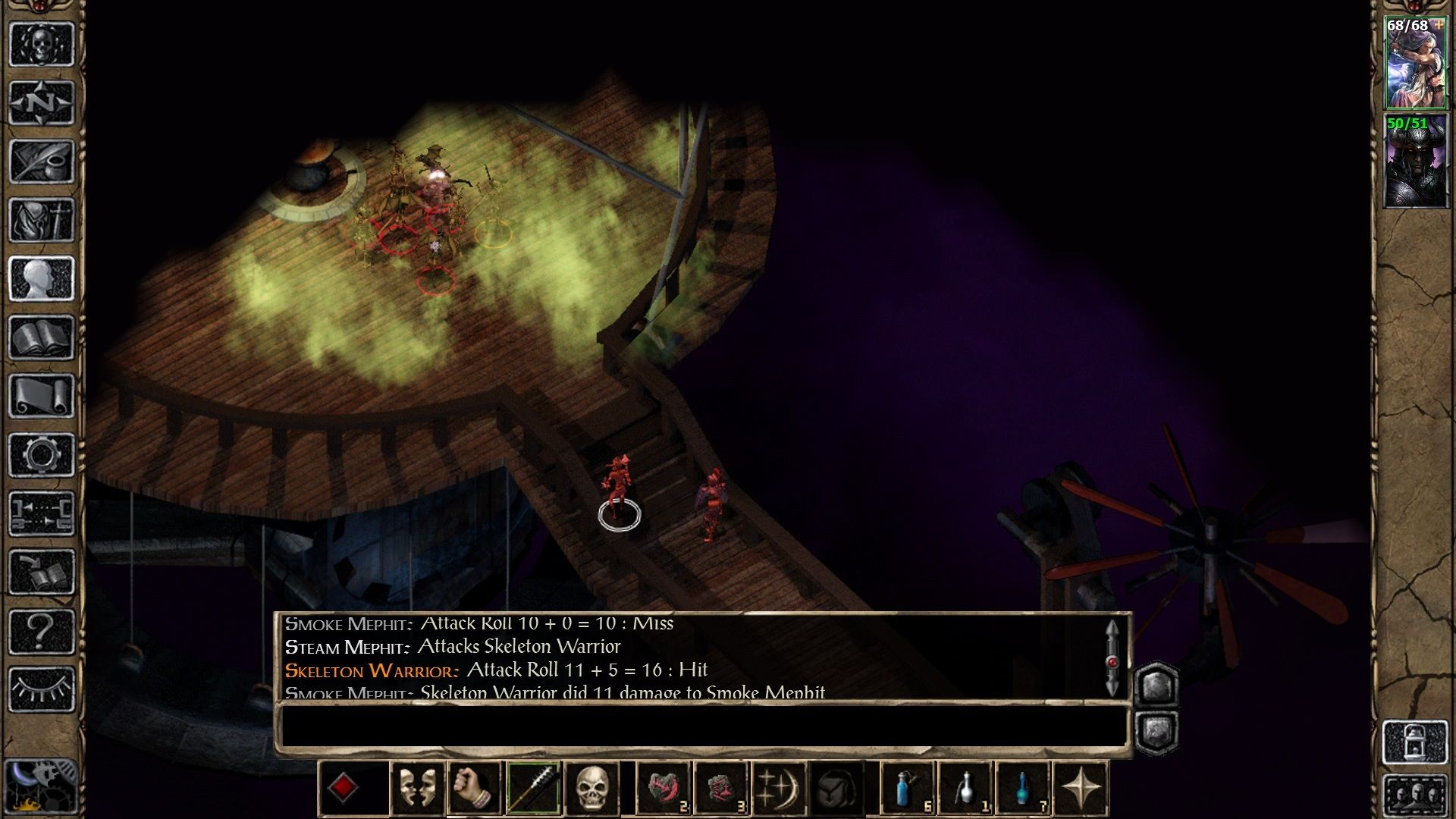Viewport: 1456px width, 819px height.
Task: Open the mage spellbook button
Action: click(42, 337)
